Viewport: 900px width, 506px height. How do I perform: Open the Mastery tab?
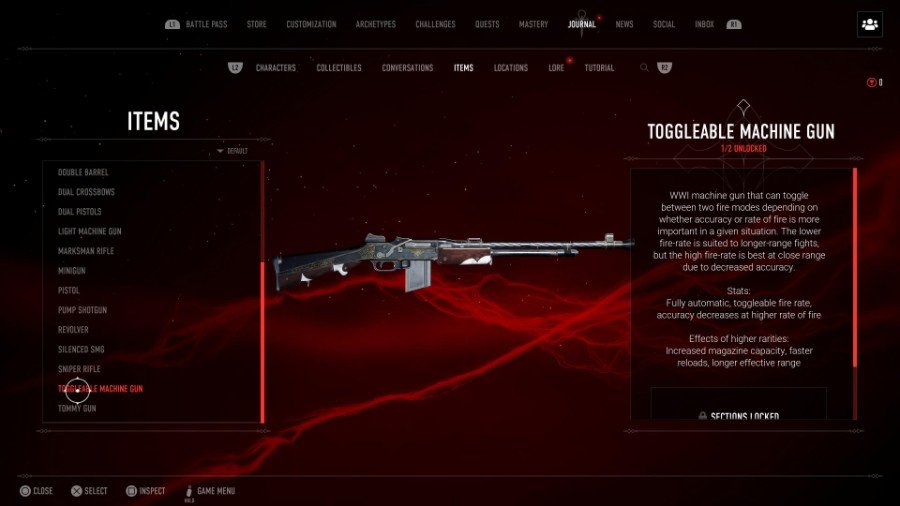533,24
